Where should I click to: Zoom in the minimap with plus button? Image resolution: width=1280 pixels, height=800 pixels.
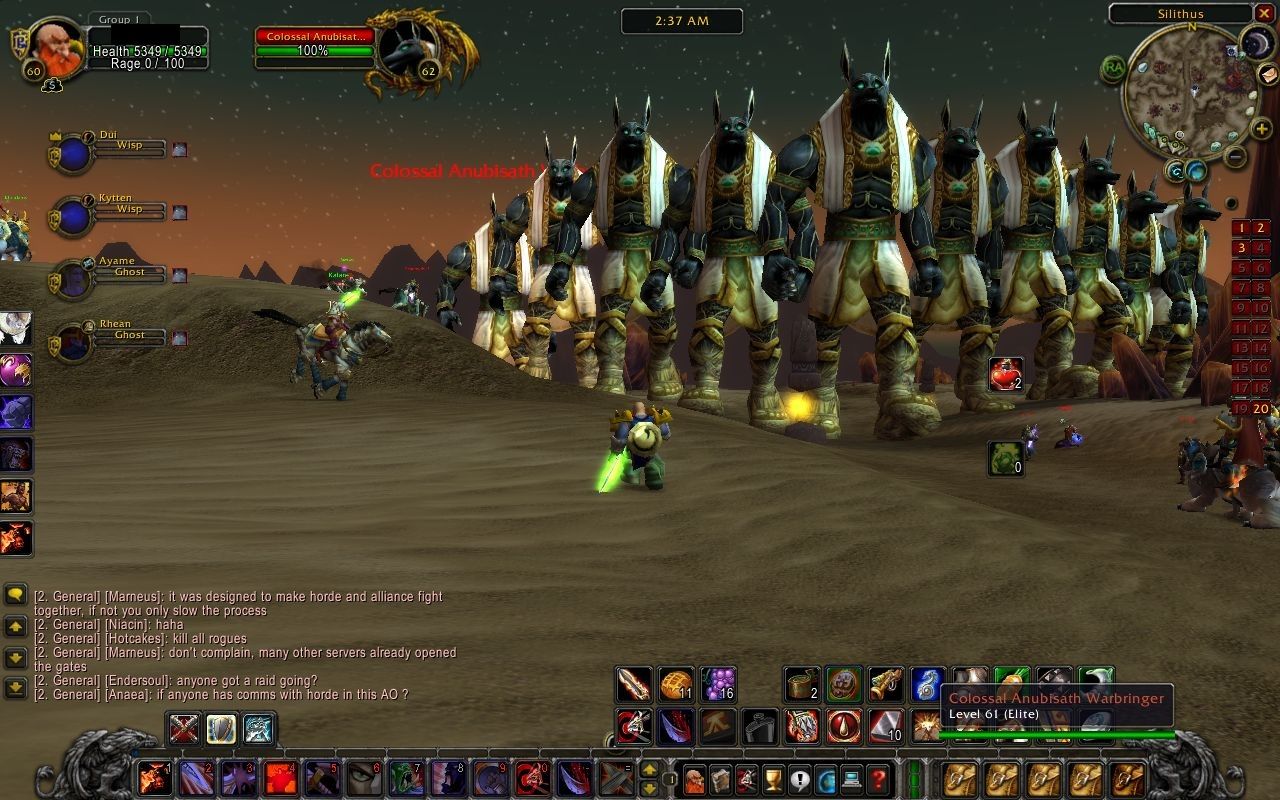[x=1262, y=129]
